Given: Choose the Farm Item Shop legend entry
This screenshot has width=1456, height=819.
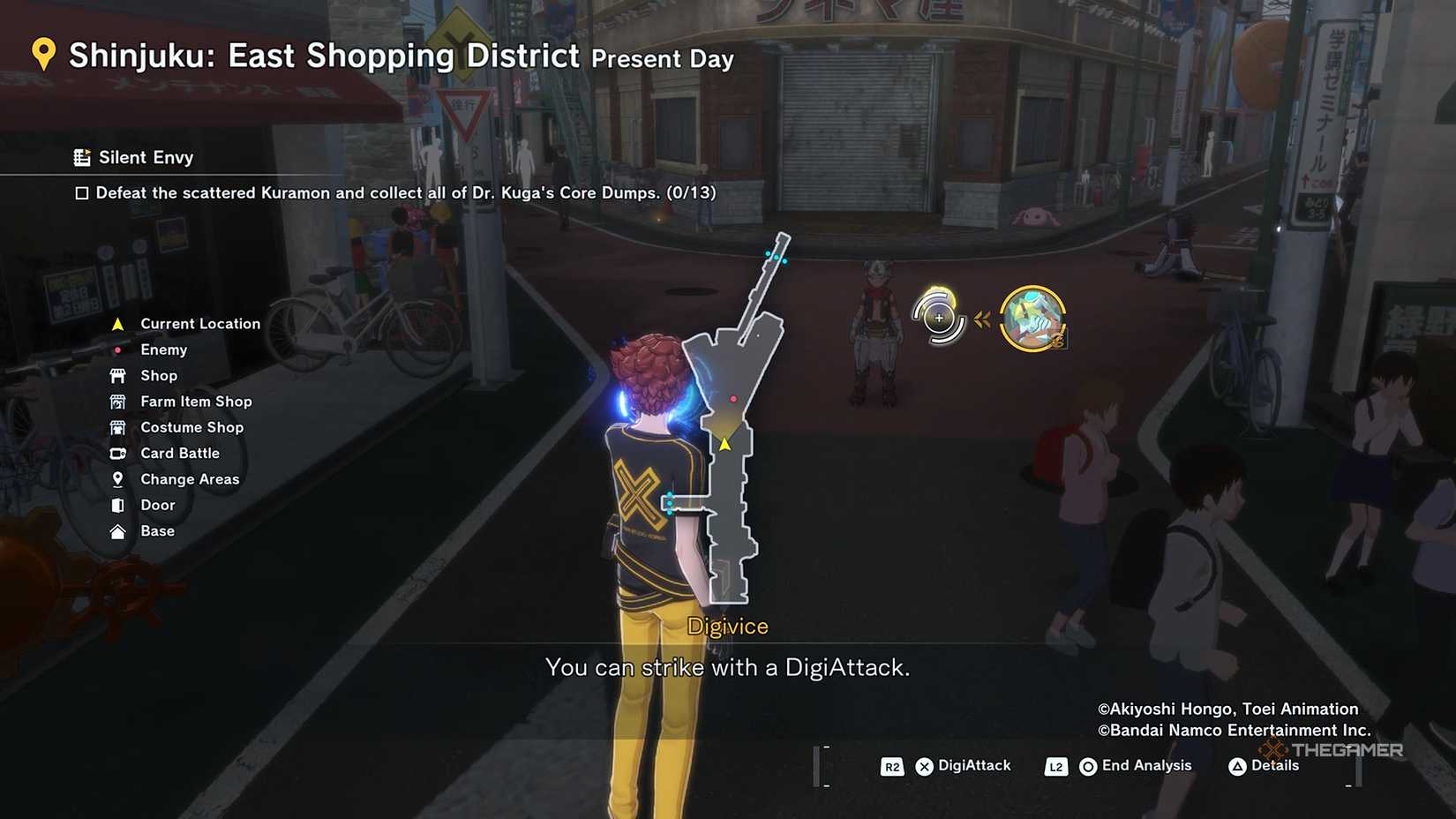Looking at the screenshot, I should (196, 402).
